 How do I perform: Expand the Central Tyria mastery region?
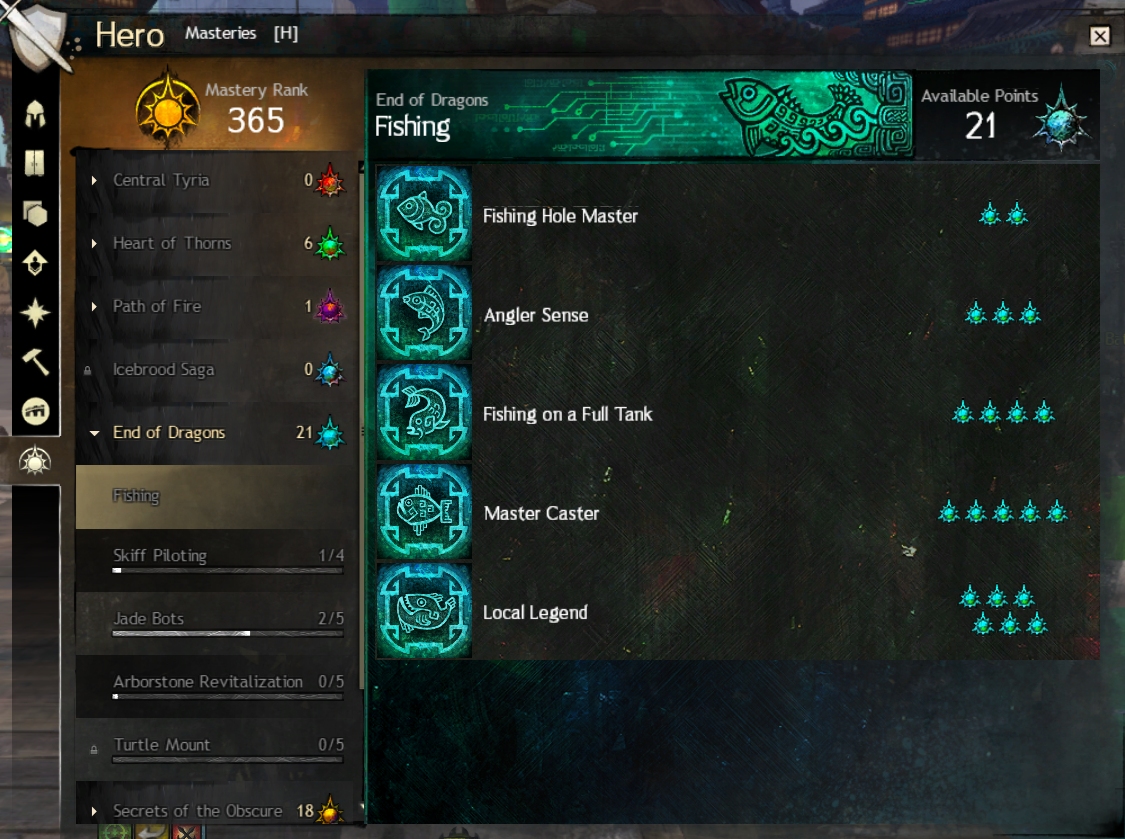click(161, 180)
